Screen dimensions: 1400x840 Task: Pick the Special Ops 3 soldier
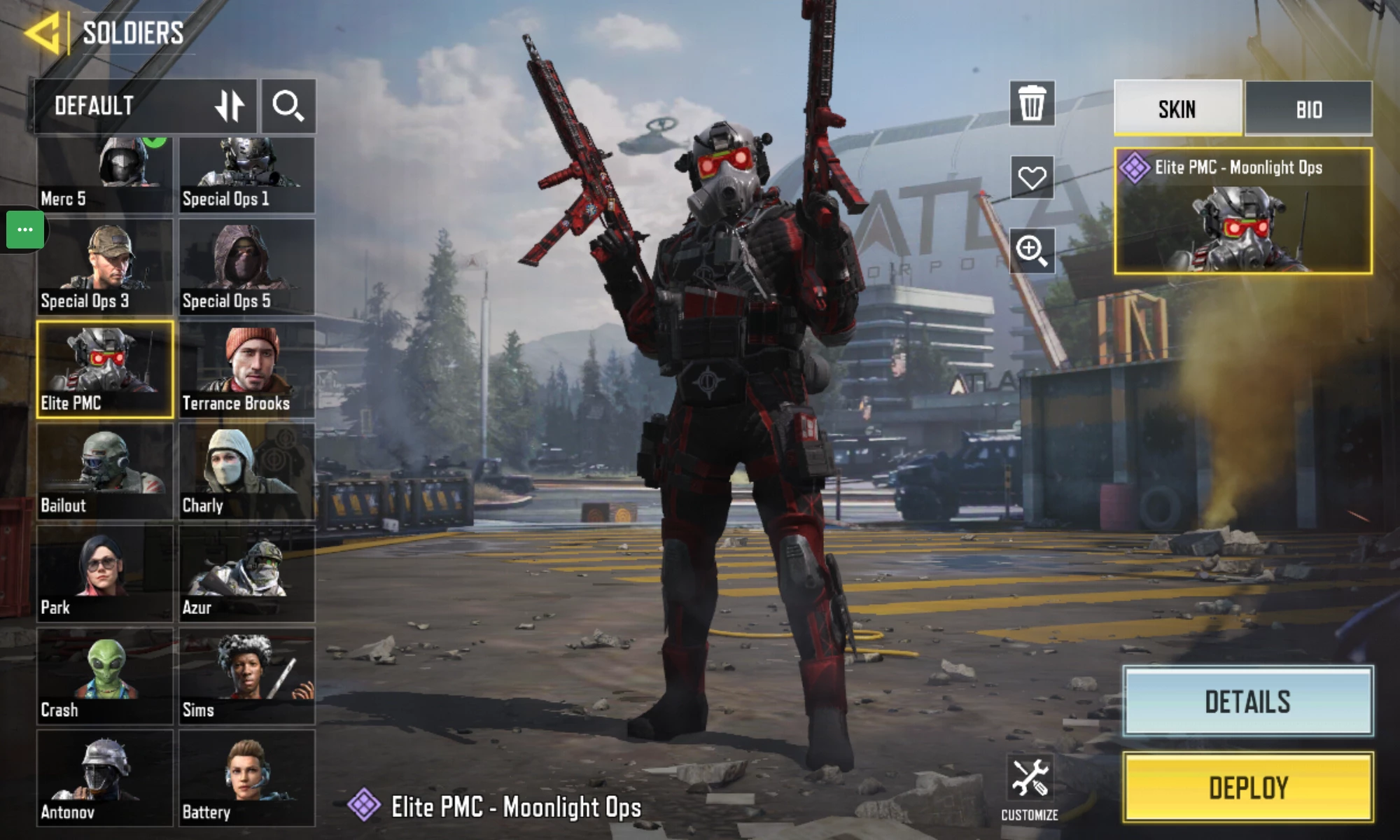(x=104, y=267)
